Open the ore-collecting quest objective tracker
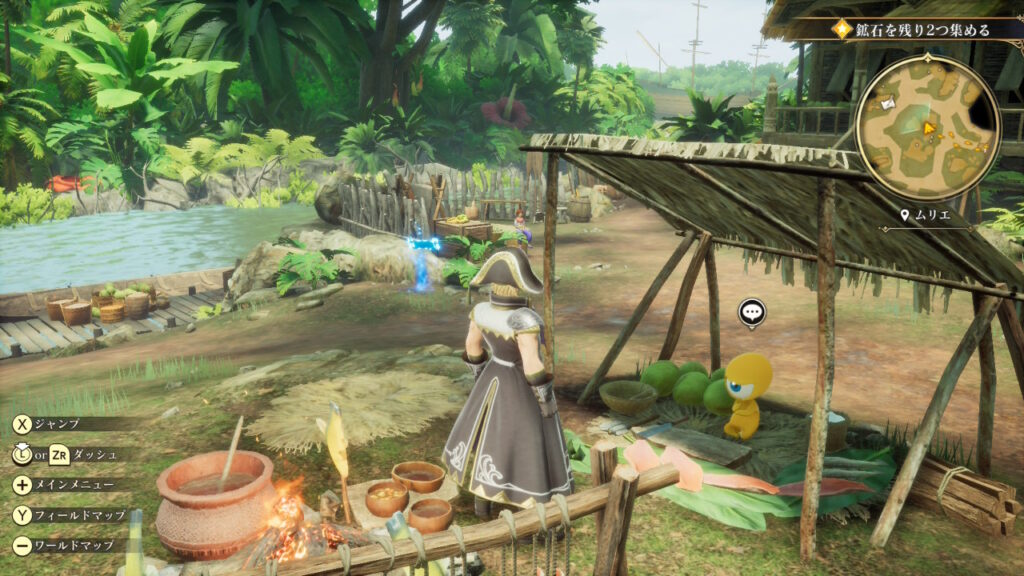The height and width of the screenshot is (576, 1024). [913, 30]
